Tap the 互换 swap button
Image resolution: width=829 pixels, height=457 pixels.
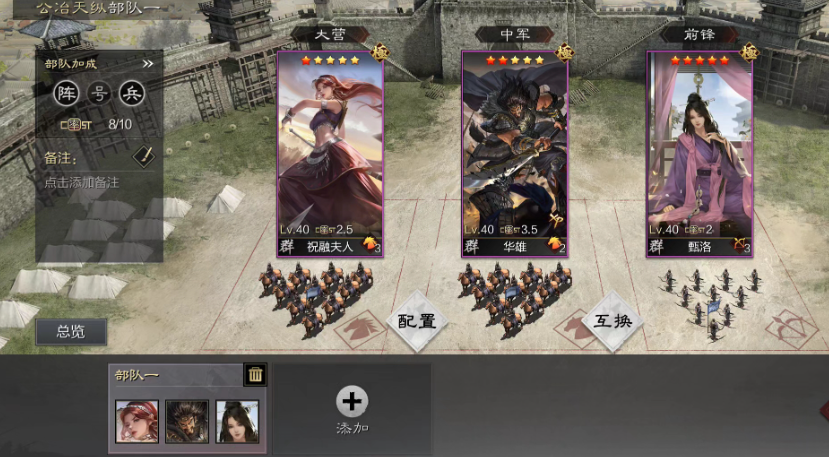(612, 321)
